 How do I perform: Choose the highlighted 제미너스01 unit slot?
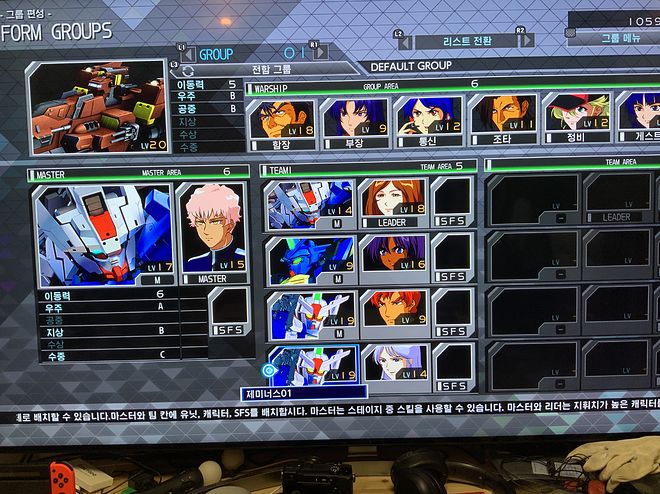[310, 368]
